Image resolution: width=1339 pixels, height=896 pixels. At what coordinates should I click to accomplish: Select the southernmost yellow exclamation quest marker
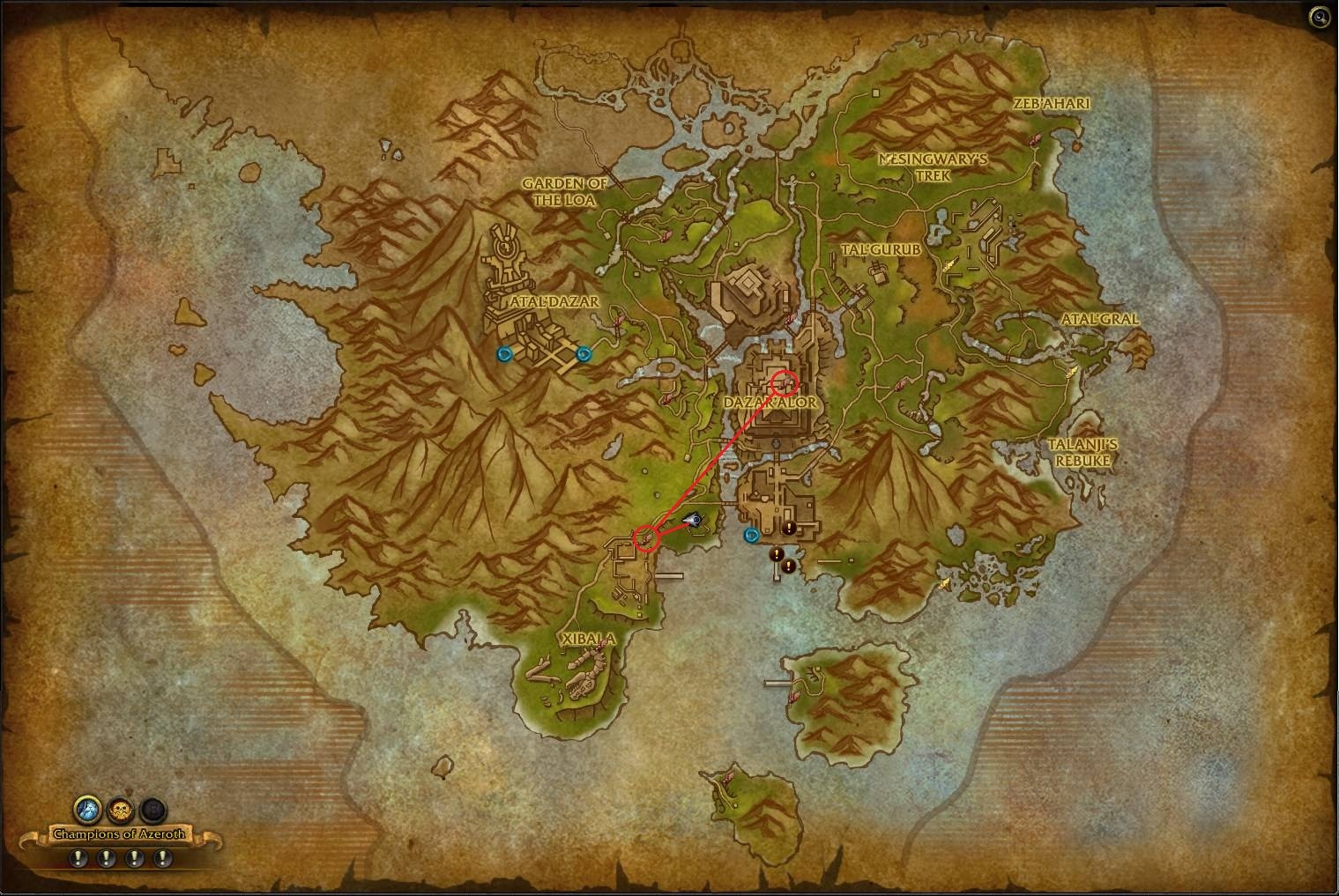pos(789,567)
